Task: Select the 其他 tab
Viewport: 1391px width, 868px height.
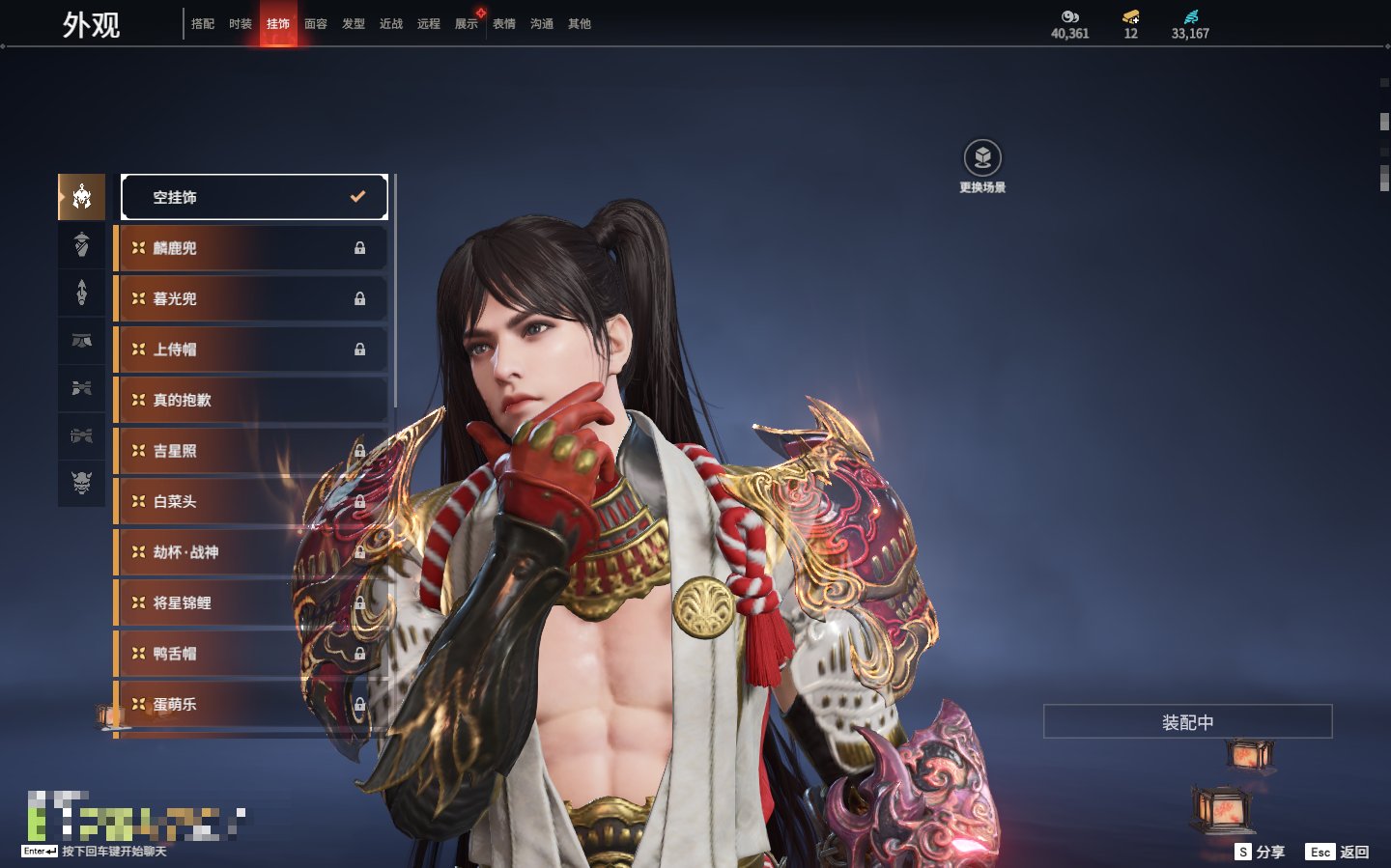Action: pos(580,24)
